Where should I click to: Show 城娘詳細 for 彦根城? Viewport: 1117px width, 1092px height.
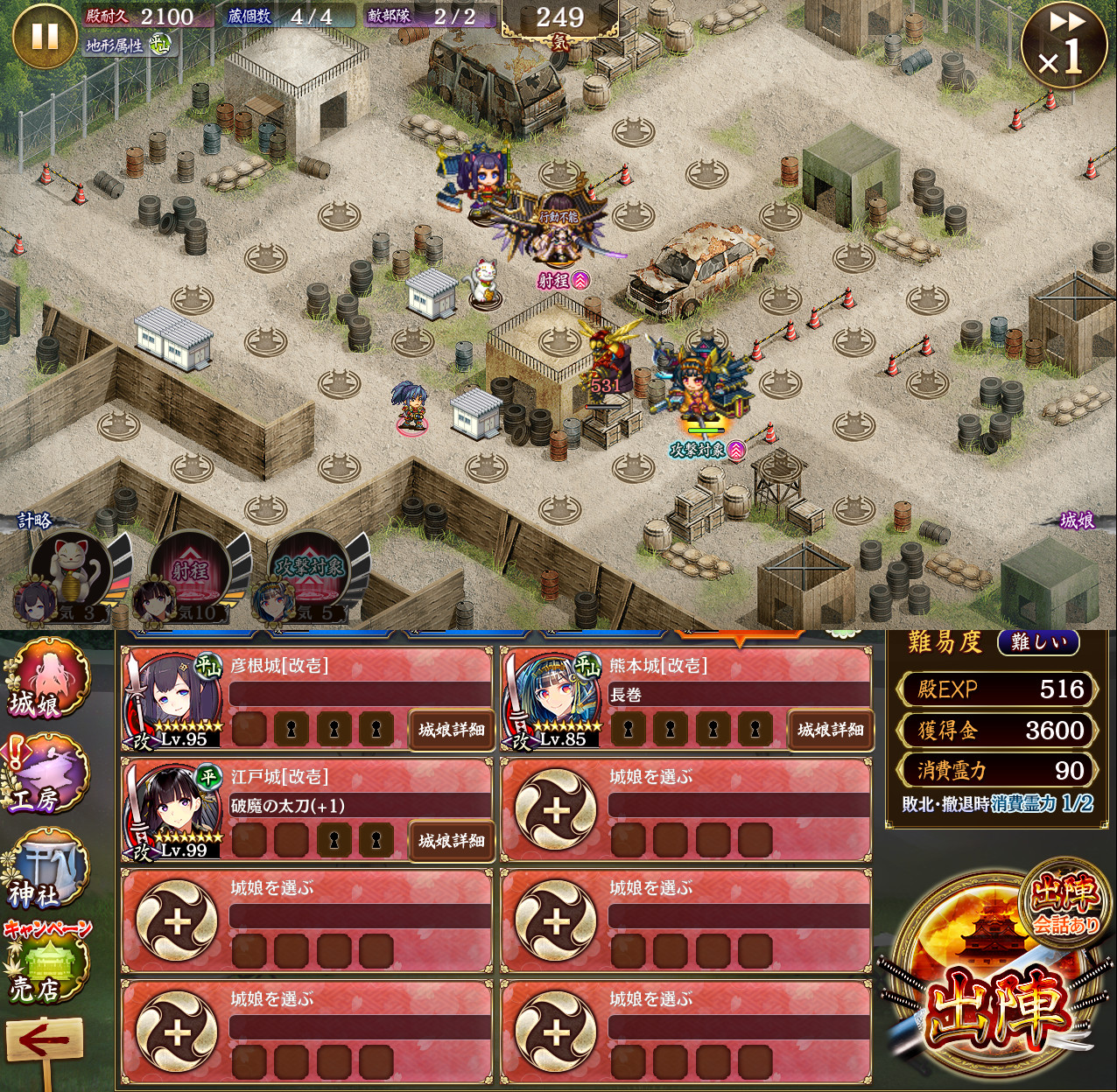click(451, 730)
